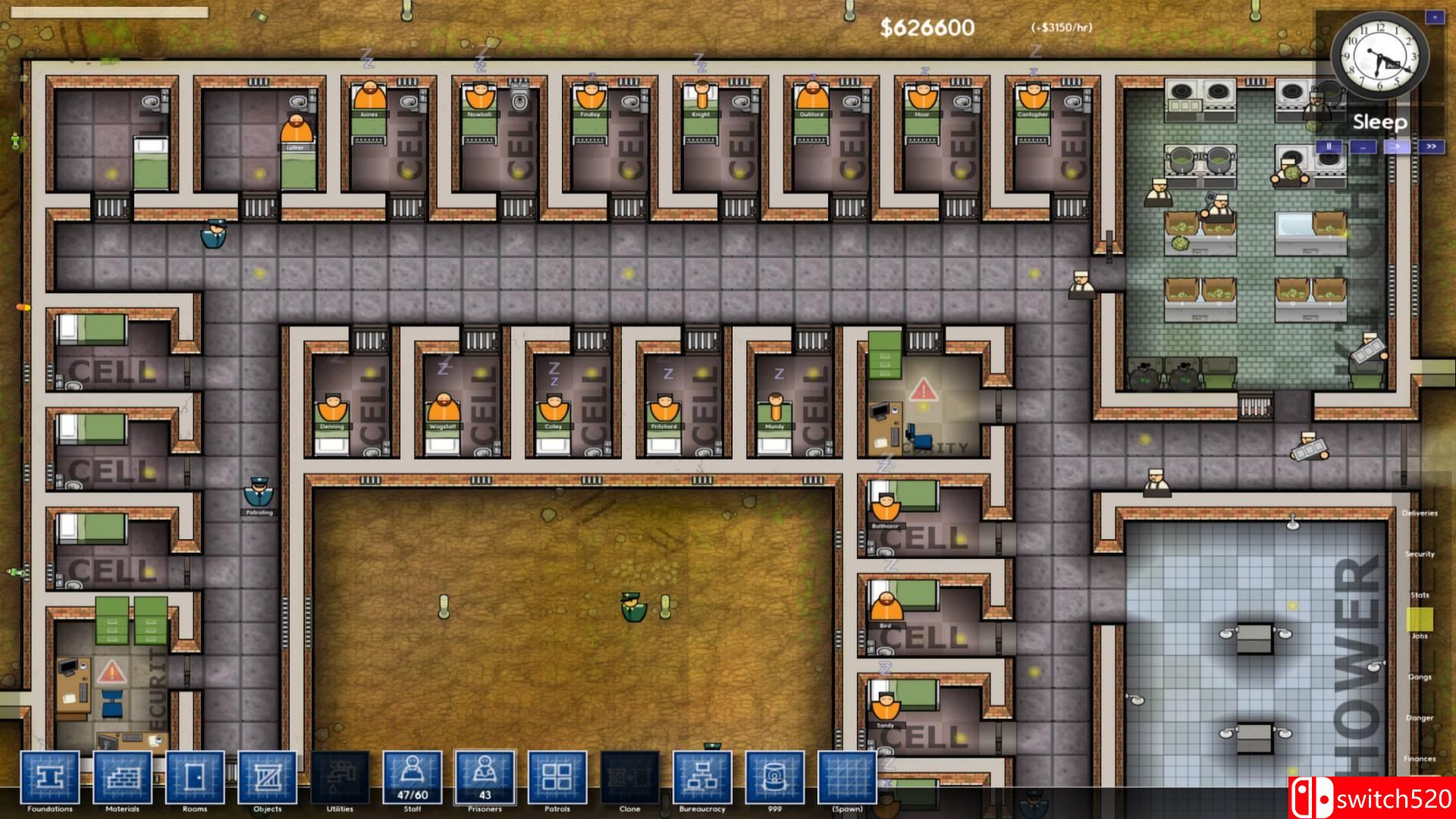The image size is (1456, 819).
Task: Open the Finances report
Action: (x=1420, y=758)
